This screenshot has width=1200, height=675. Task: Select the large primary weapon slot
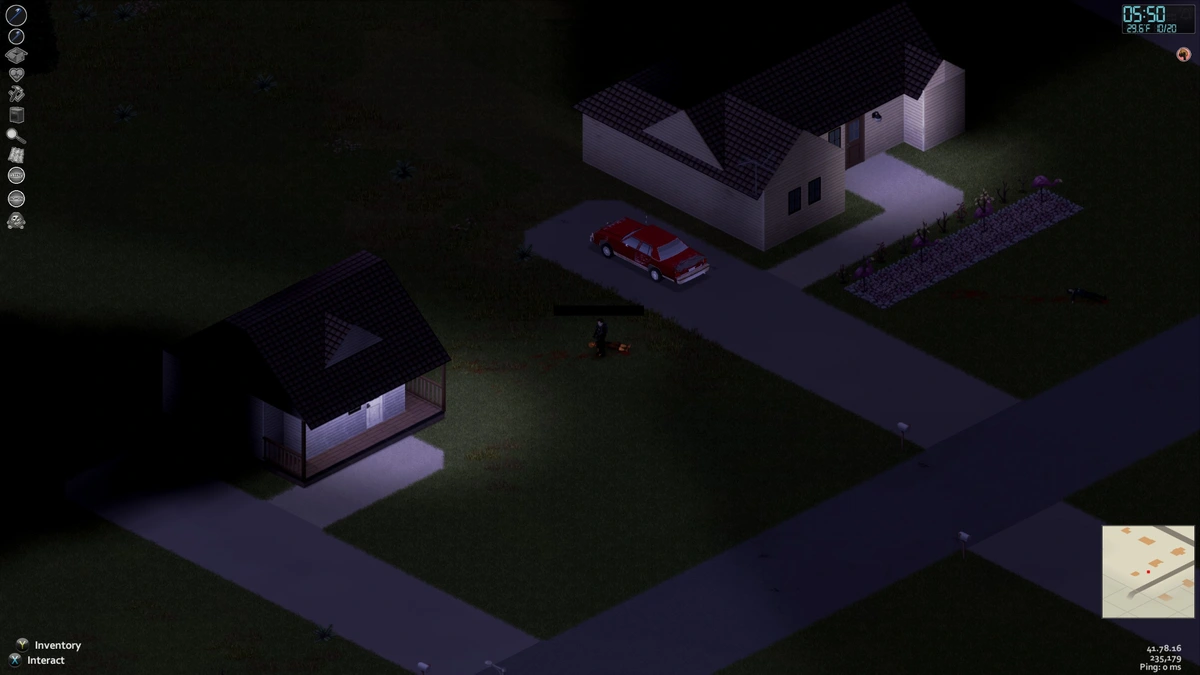(16, 15)
